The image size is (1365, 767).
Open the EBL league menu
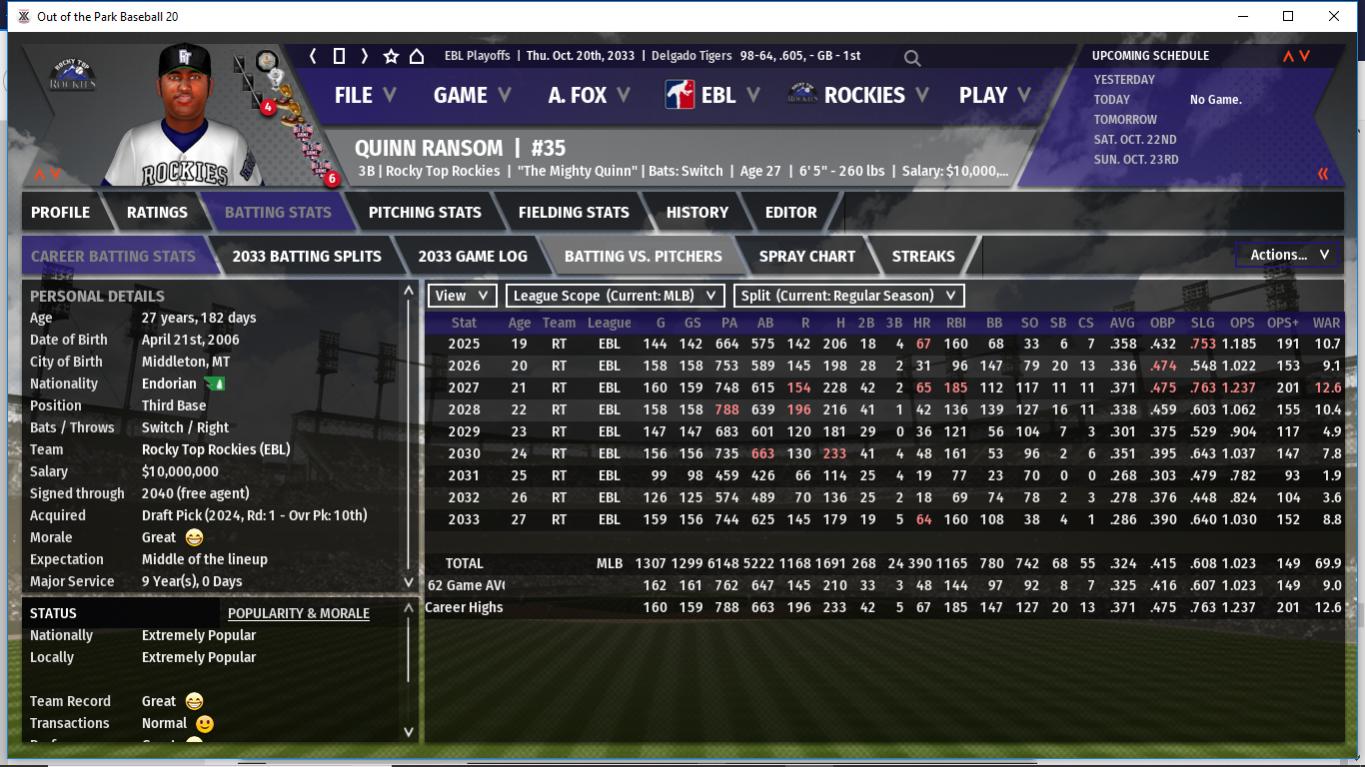[x=714, y=95]
